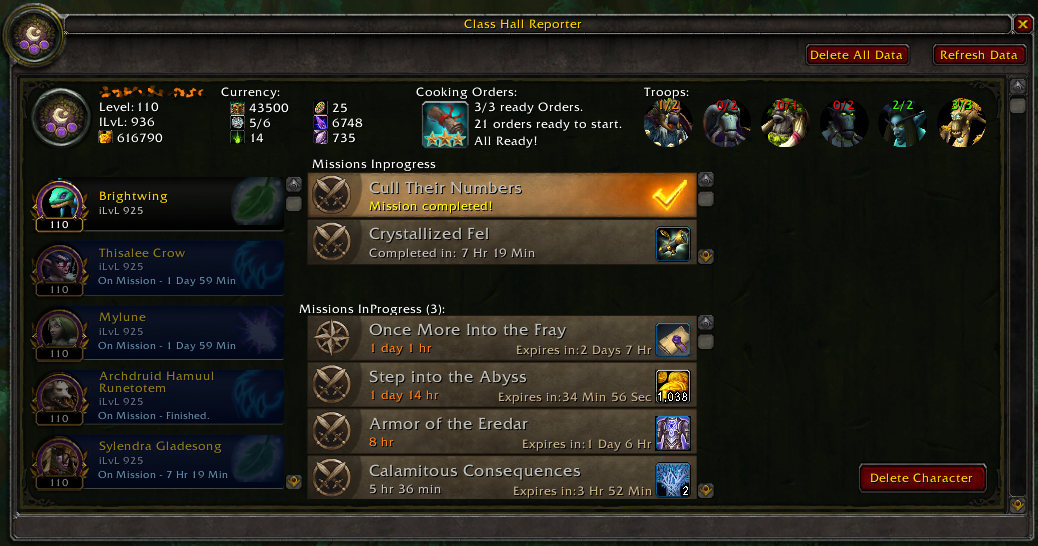Pick Archdruid Hamuul Runetotem from the list
This screenshot has width=1038, height=546.
158,396
